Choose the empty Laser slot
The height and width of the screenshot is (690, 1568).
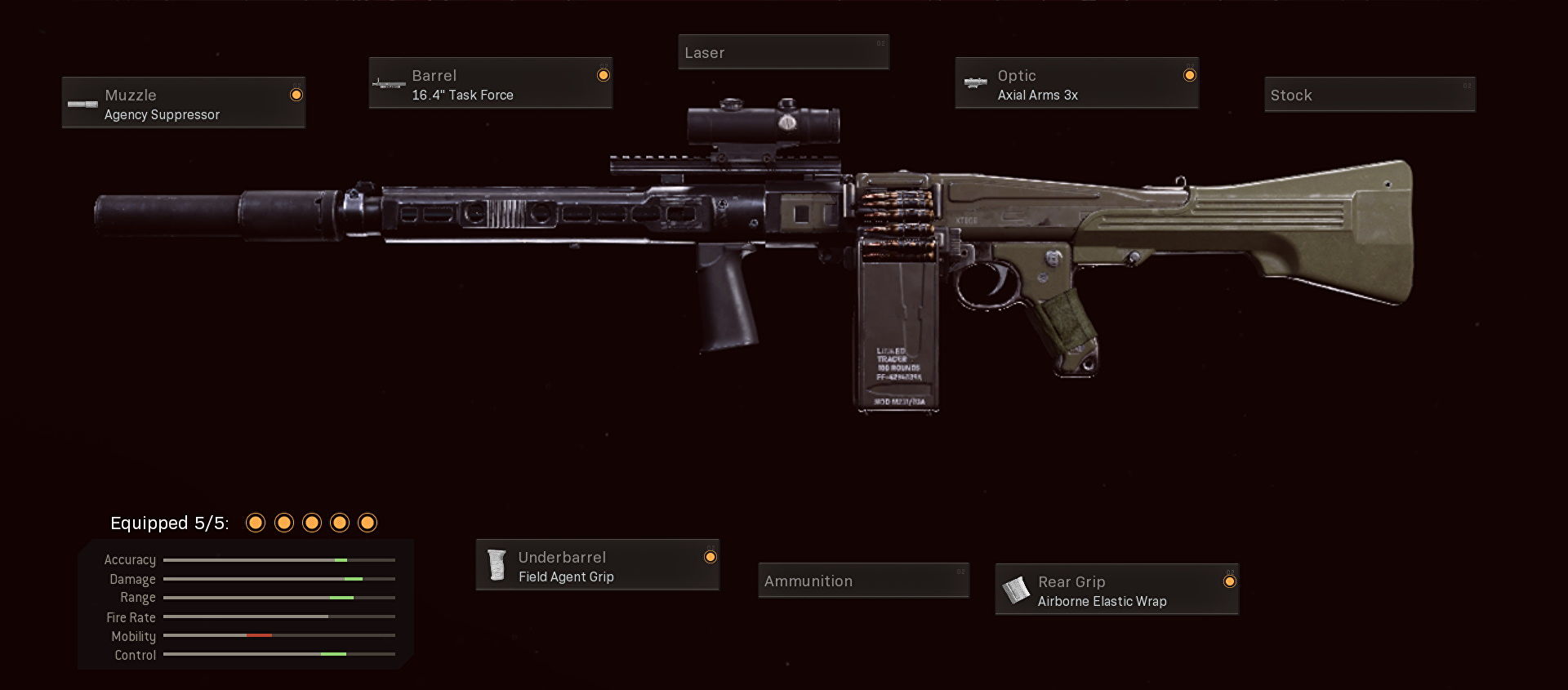point(783,53)
